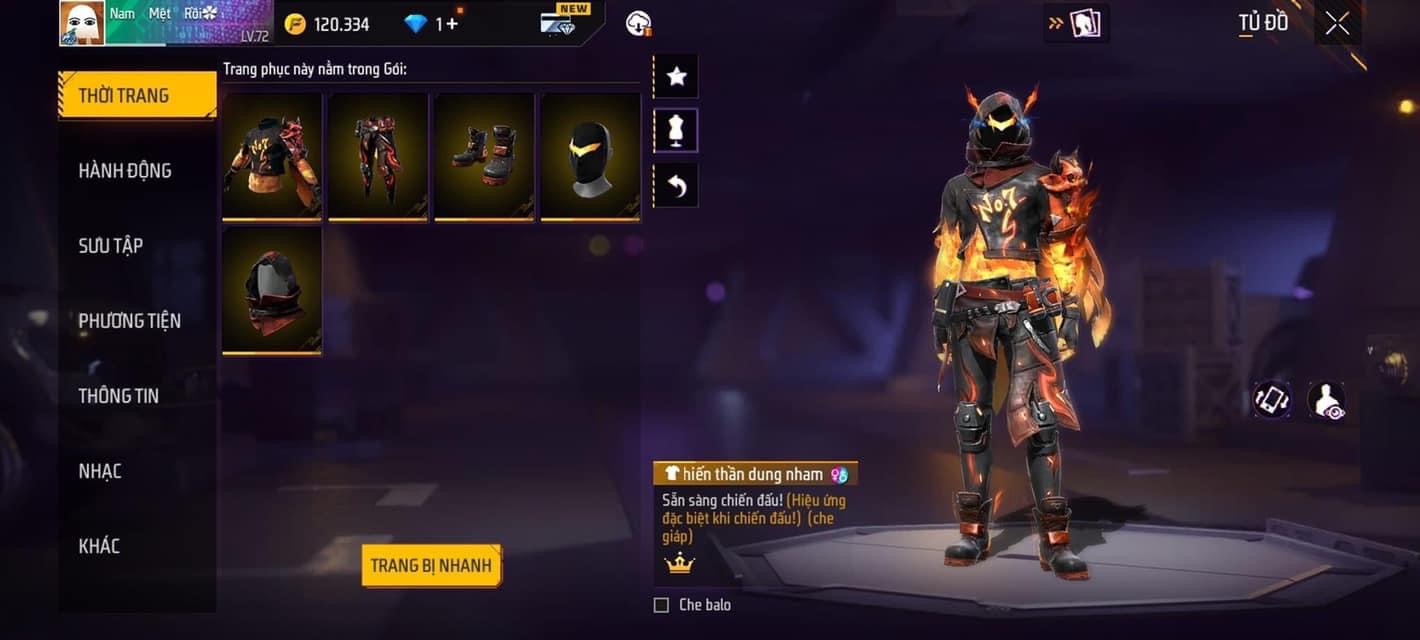This screenshot has height=640, width=1420.
Task: Click the star favorites icon
Action: point(676,77)
